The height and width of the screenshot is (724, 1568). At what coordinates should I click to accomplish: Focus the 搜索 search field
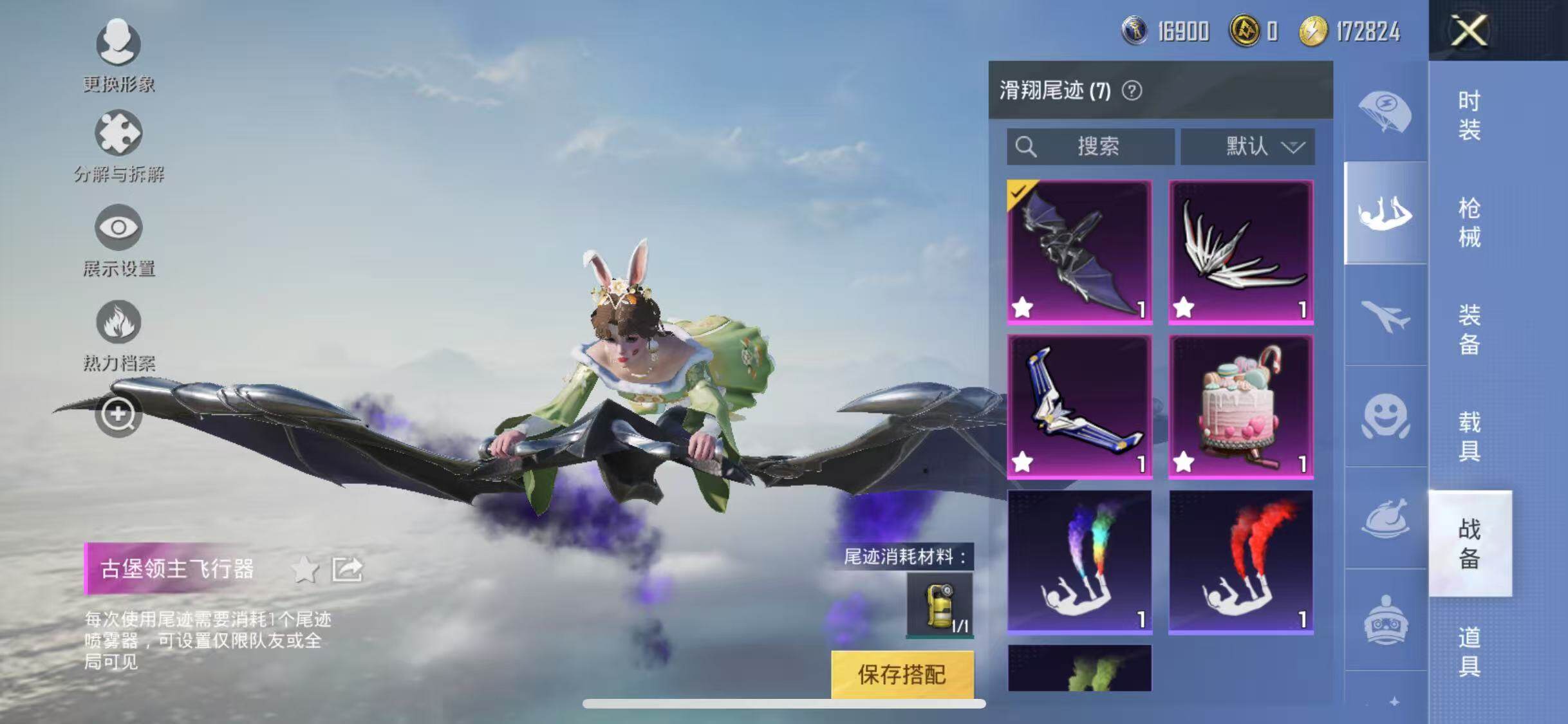[1090, 147]
